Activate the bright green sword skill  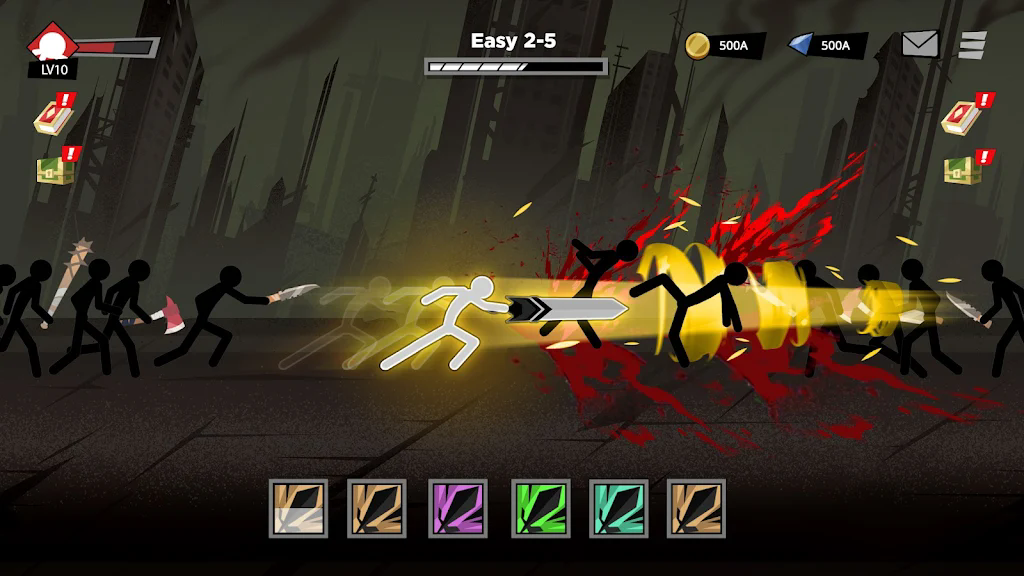click(x=541, y=508)
